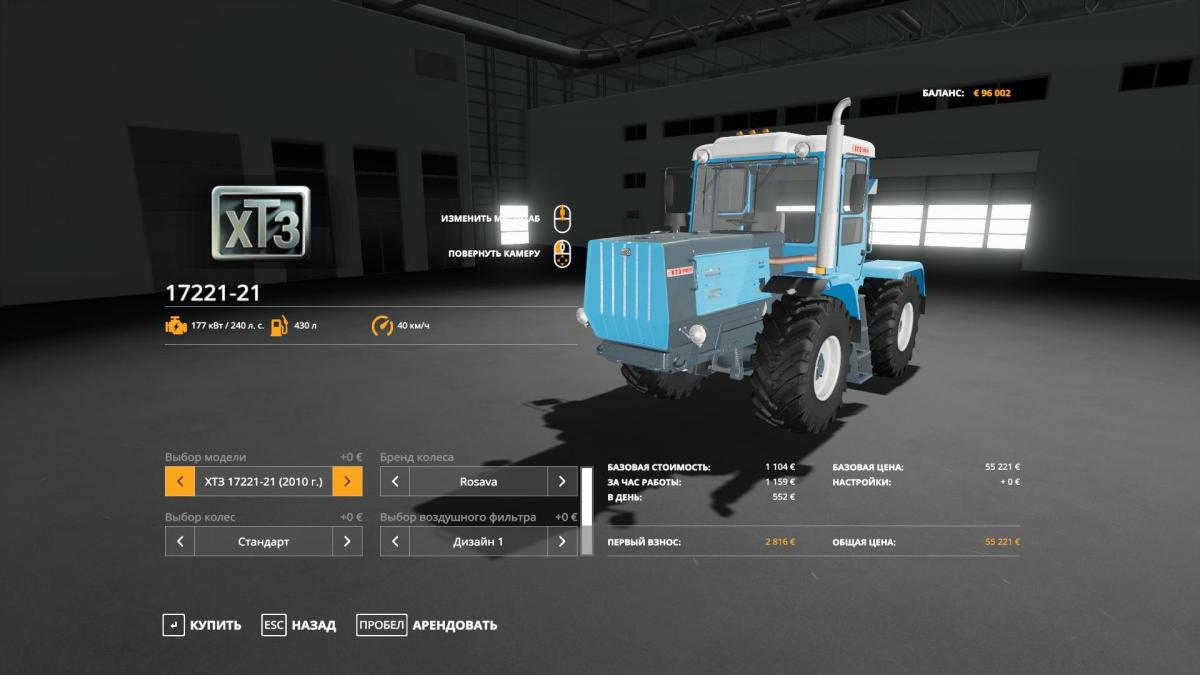The height and width of the screenshot is (675, 1200).
Task: Click the configuration list scrollbar
Action: tap(587, 497)
